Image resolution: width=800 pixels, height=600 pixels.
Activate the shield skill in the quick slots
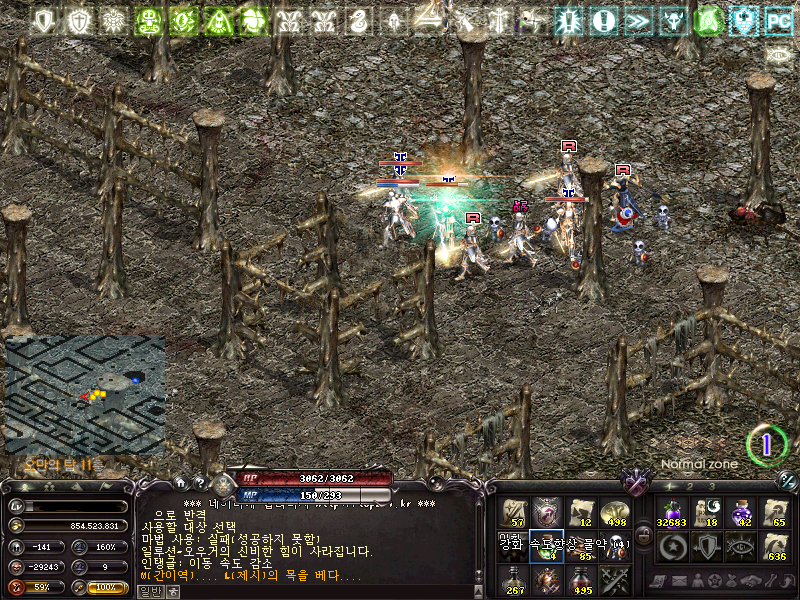point(706,546)
